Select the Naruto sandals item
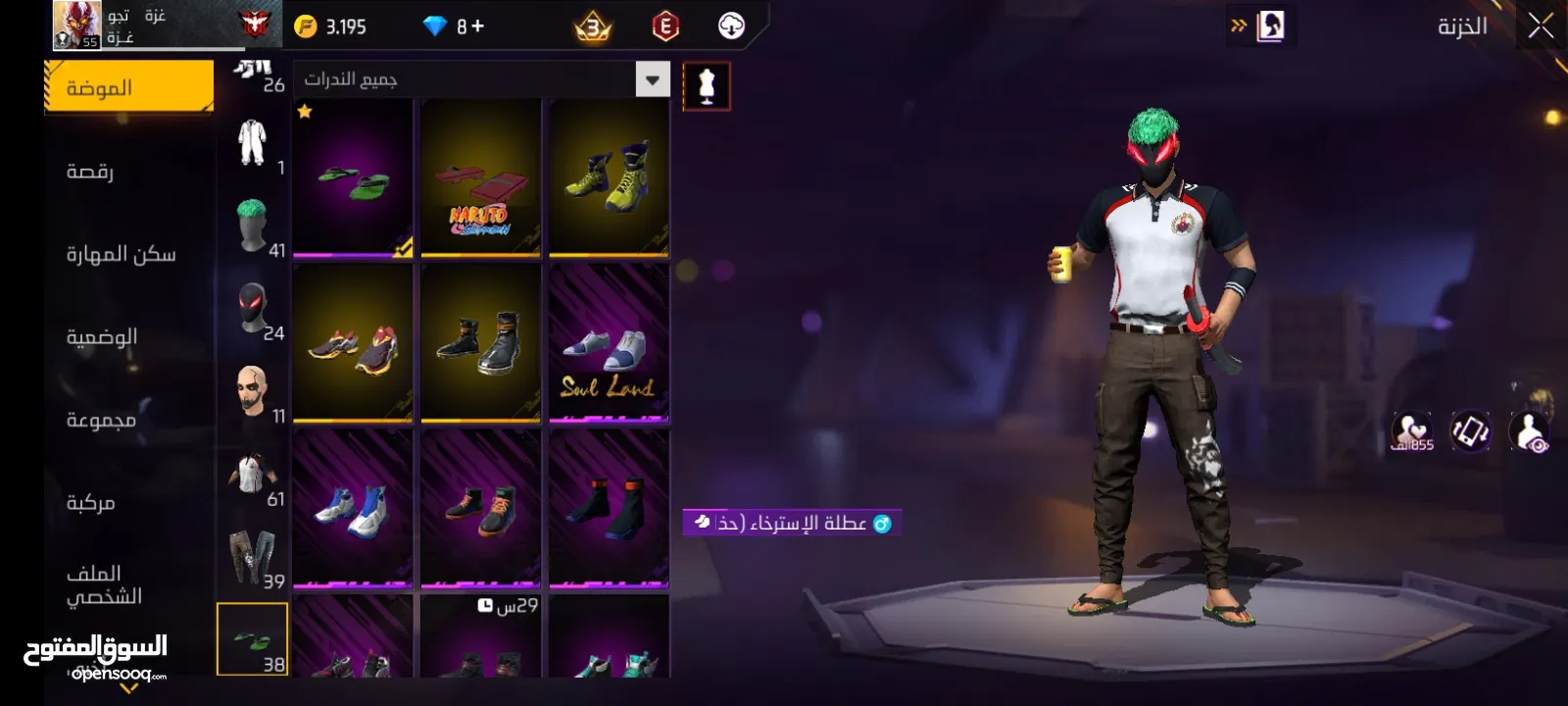The width and height of the screenshot is (1568, 706). (x=481, y=178)
